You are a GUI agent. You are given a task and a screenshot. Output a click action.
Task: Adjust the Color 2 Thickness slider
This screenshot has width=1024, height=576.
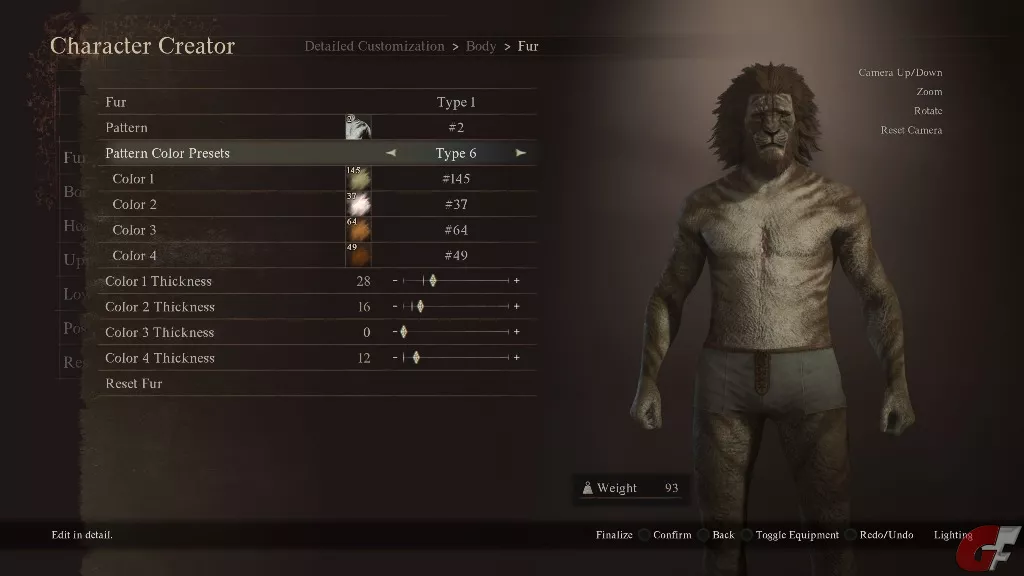[x=420, y=307]
